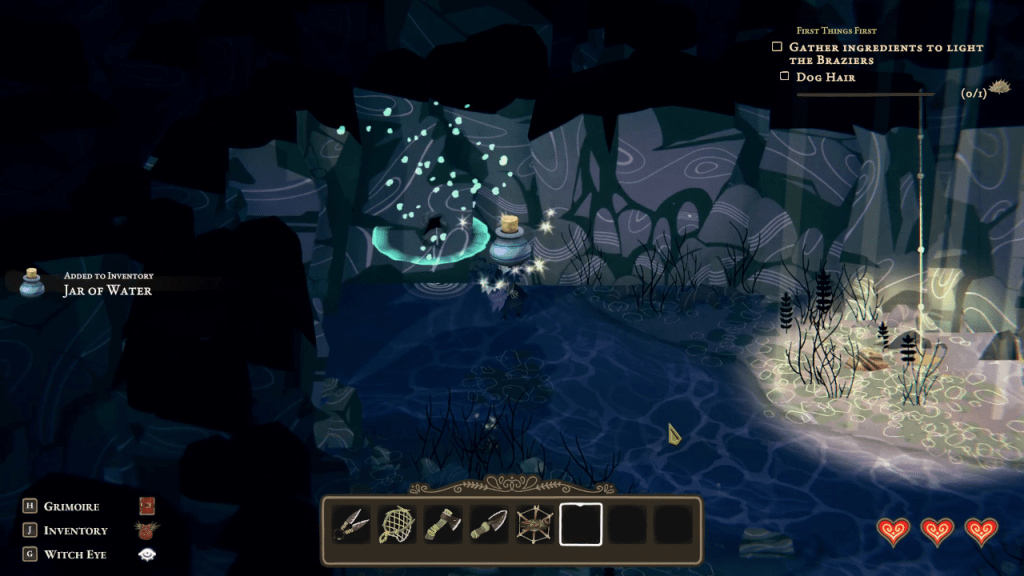Screen dimensions: 1024x576
Task: Choose the axe from the hotbar
Action: [441, 524]
